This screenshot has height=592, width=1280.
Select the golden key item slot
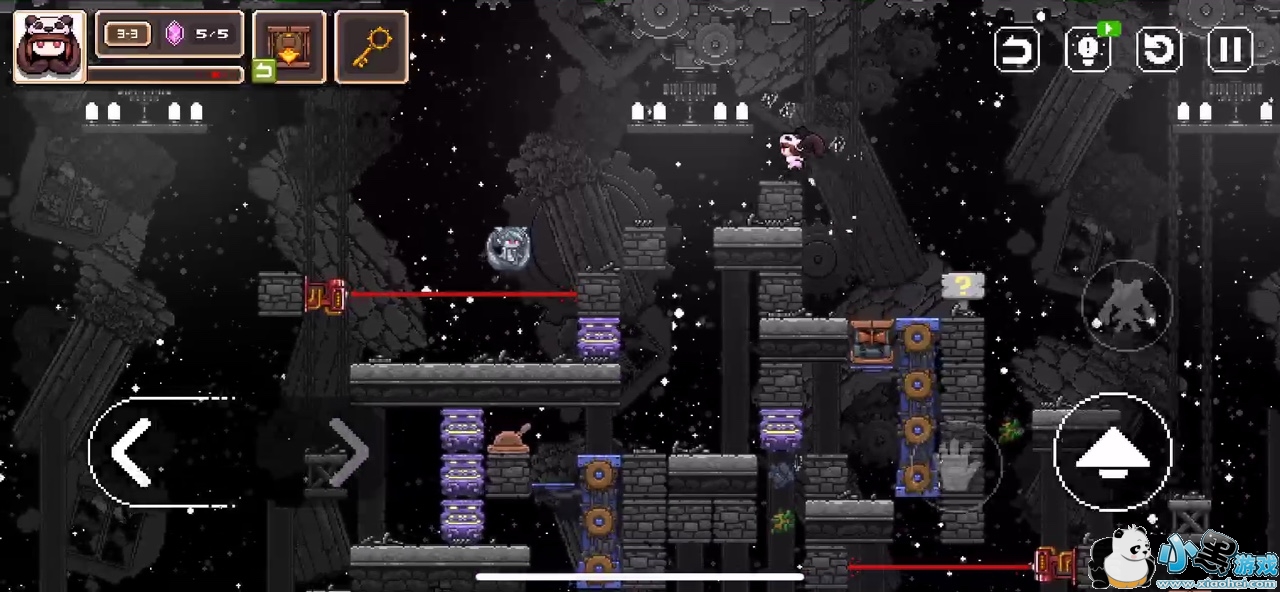point(371,46)
